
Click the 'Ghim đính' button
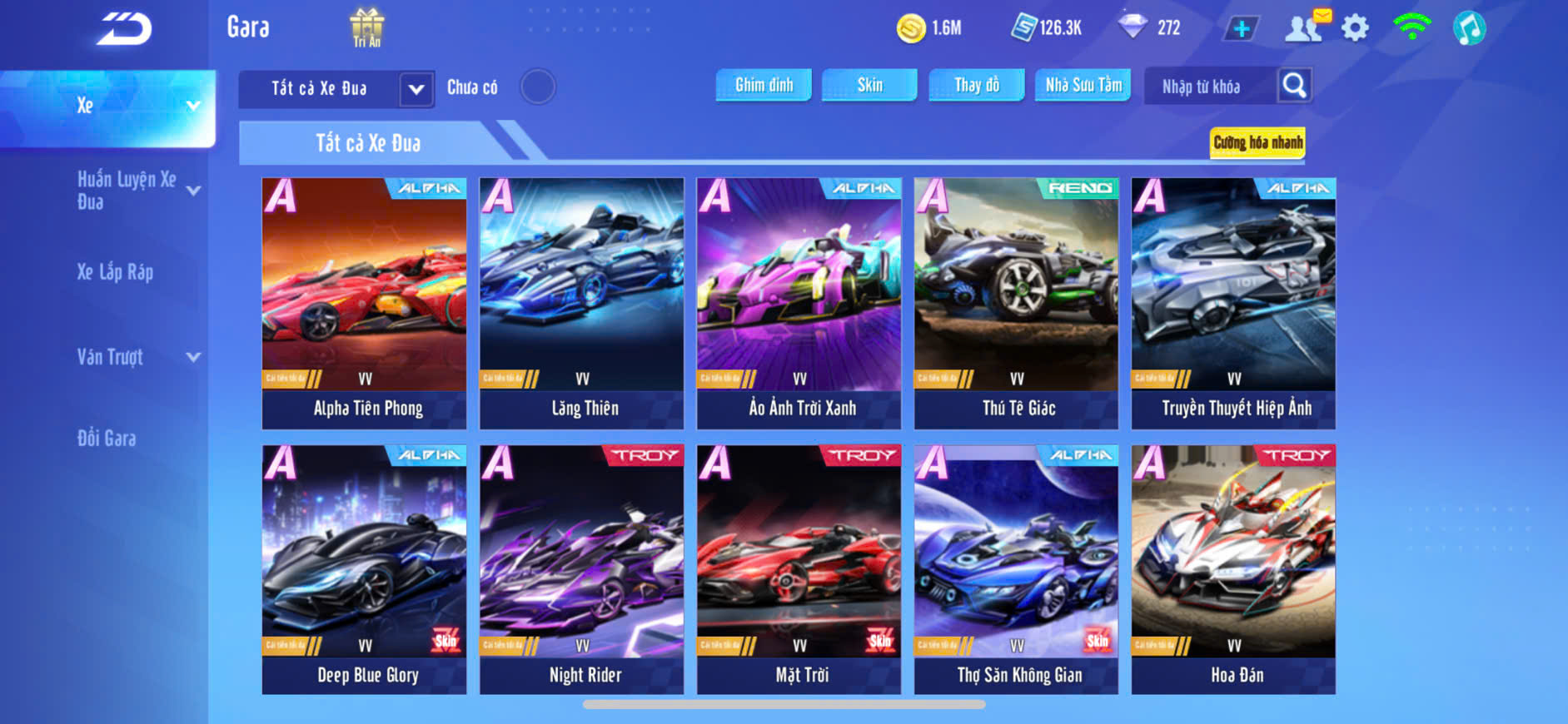(764, 85)
